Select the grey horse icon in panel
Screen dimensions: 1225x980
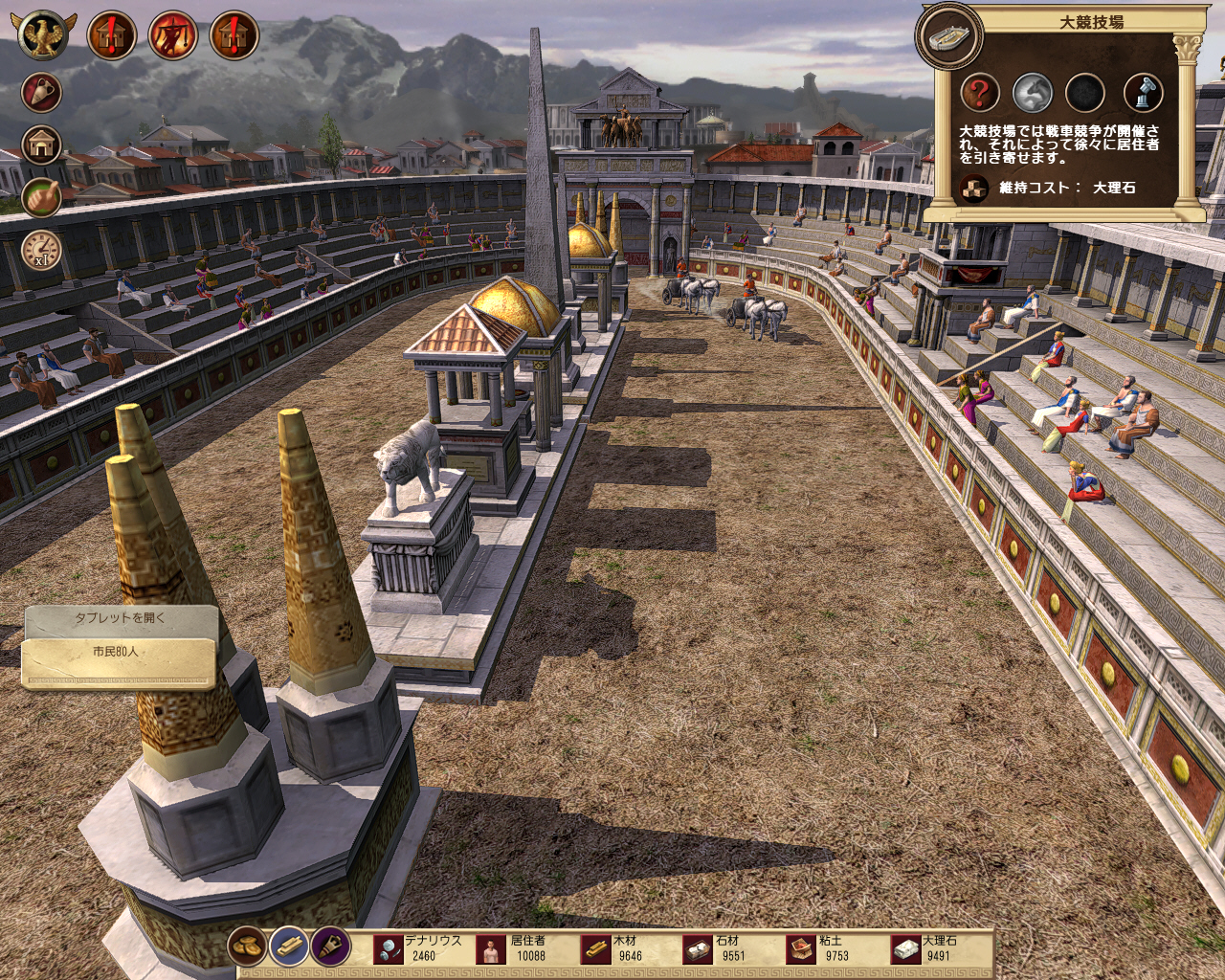point(1033,93)
